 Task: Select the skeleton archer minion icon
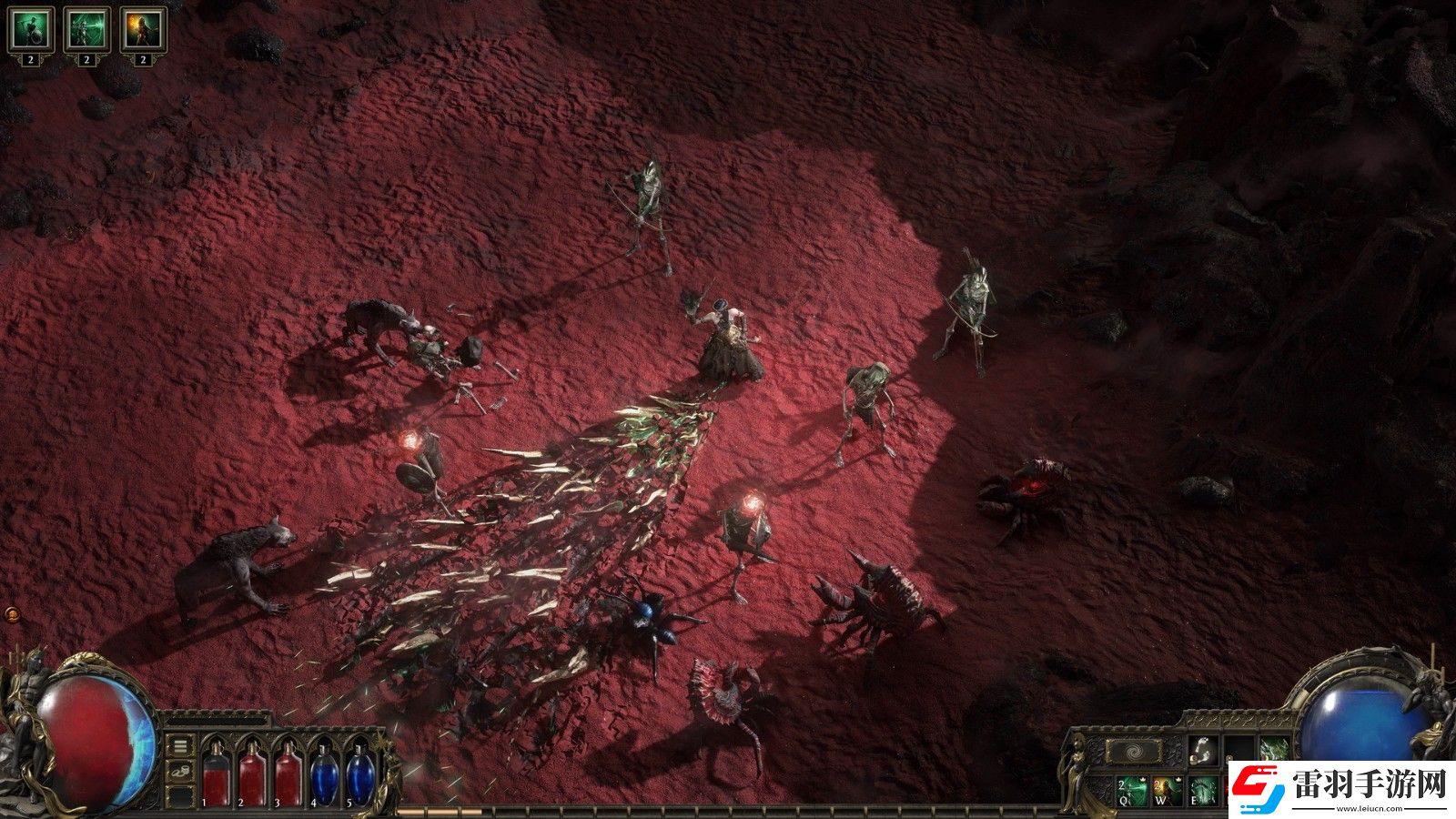coord(86,30)
